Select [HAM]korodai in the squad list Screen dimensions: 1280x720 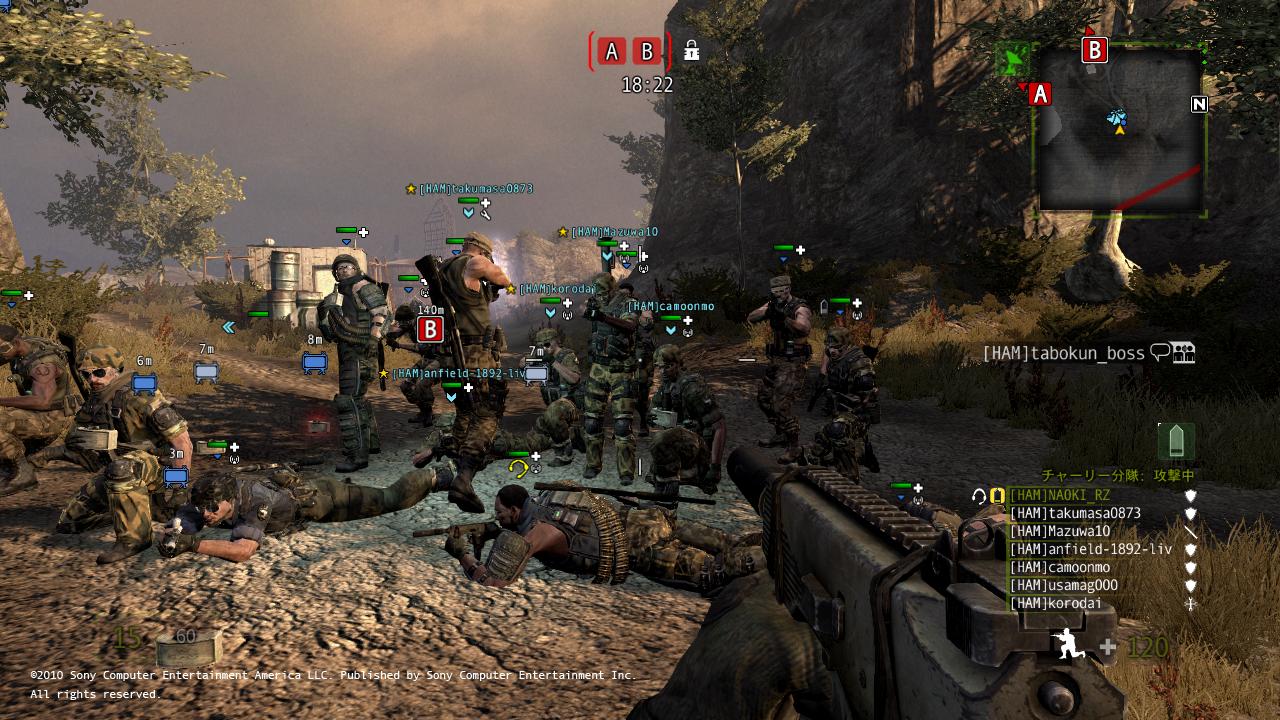[1055, 603]
